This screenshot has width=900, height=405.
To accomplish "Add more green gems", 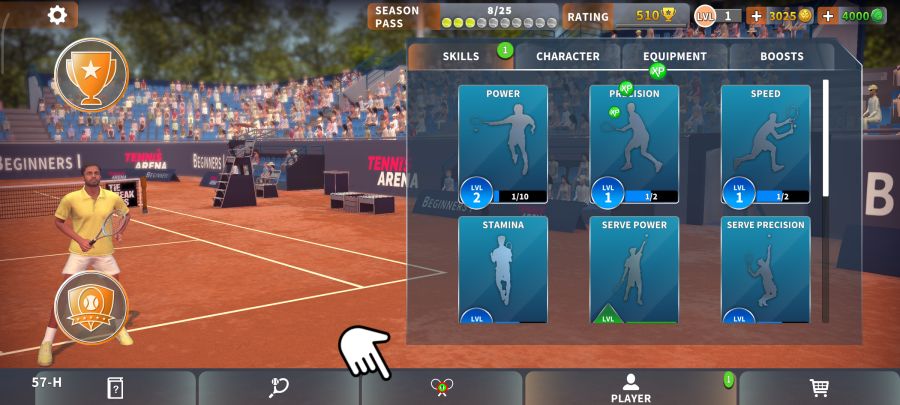I will click(828, 16).
